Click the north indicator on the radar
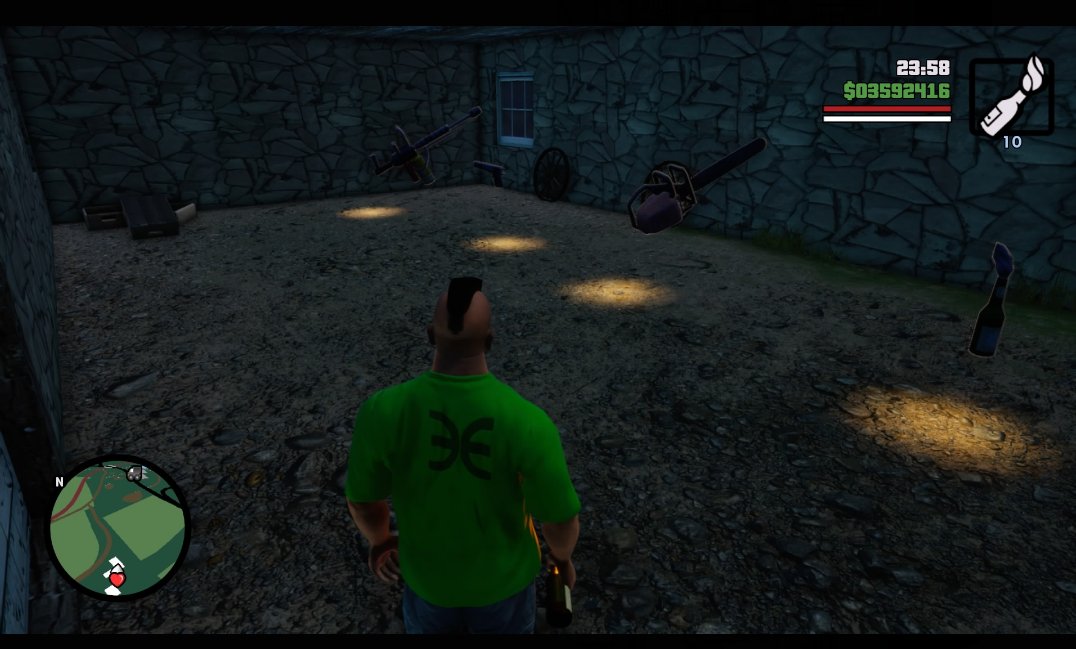 coord(60,482)
